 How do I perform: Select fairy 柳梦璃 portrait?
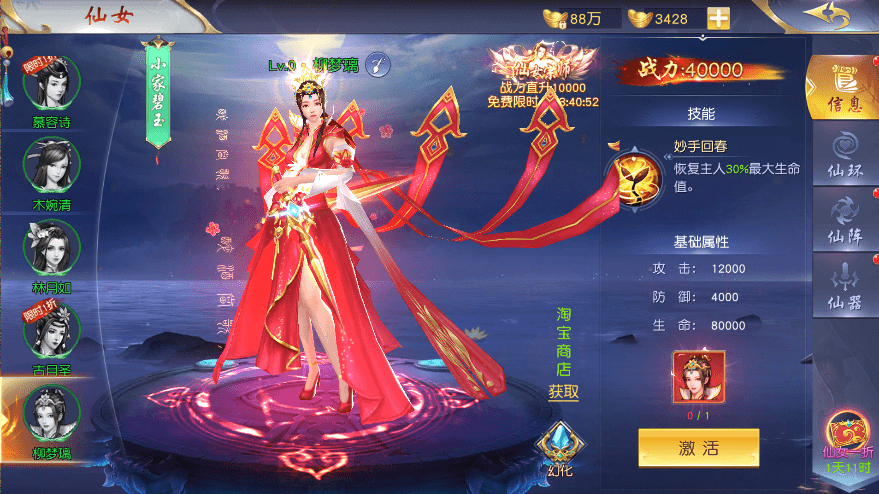52,412
